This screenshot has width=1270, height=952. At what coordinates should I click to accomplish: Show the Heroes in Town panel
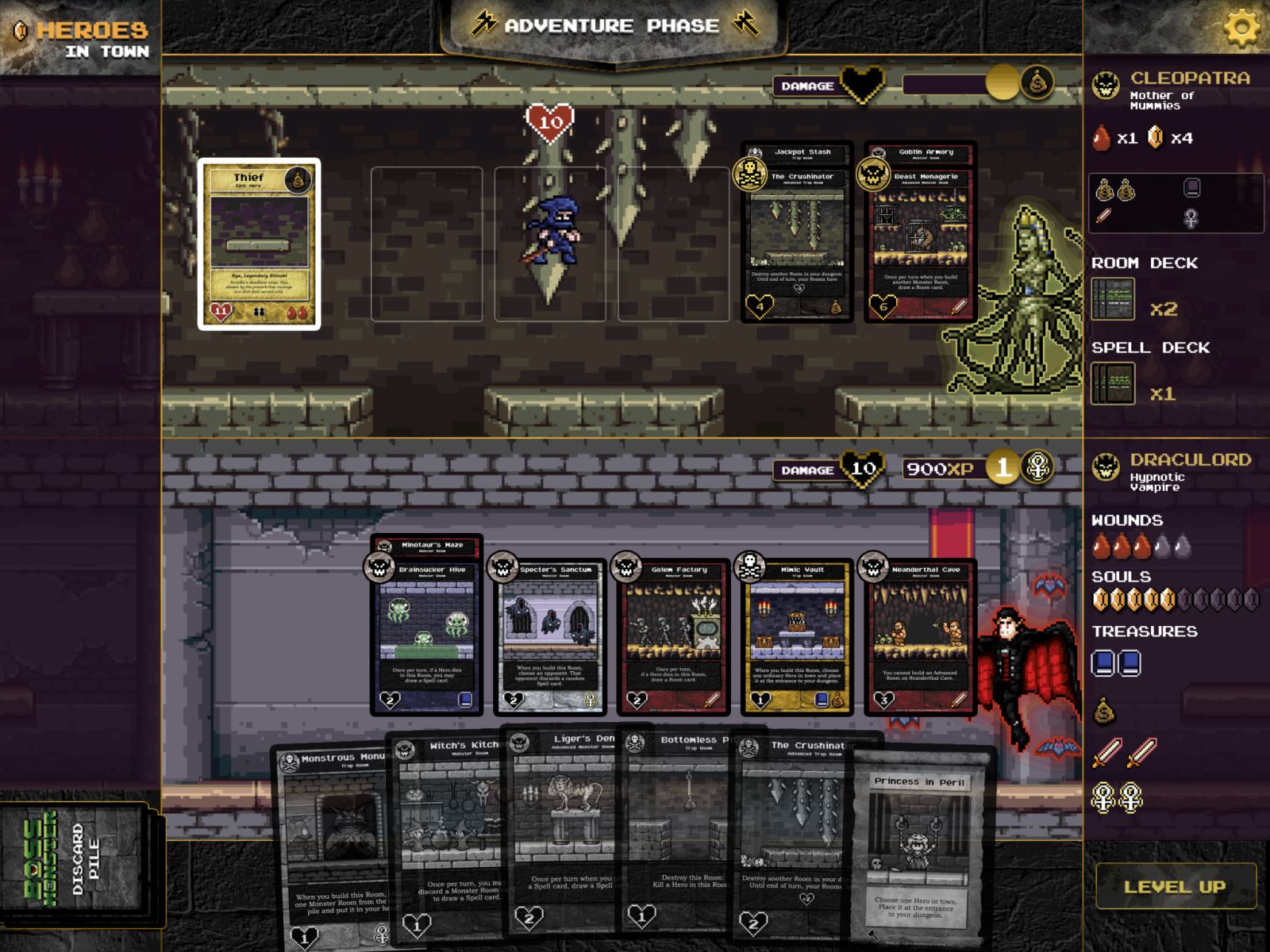(79, 38)
